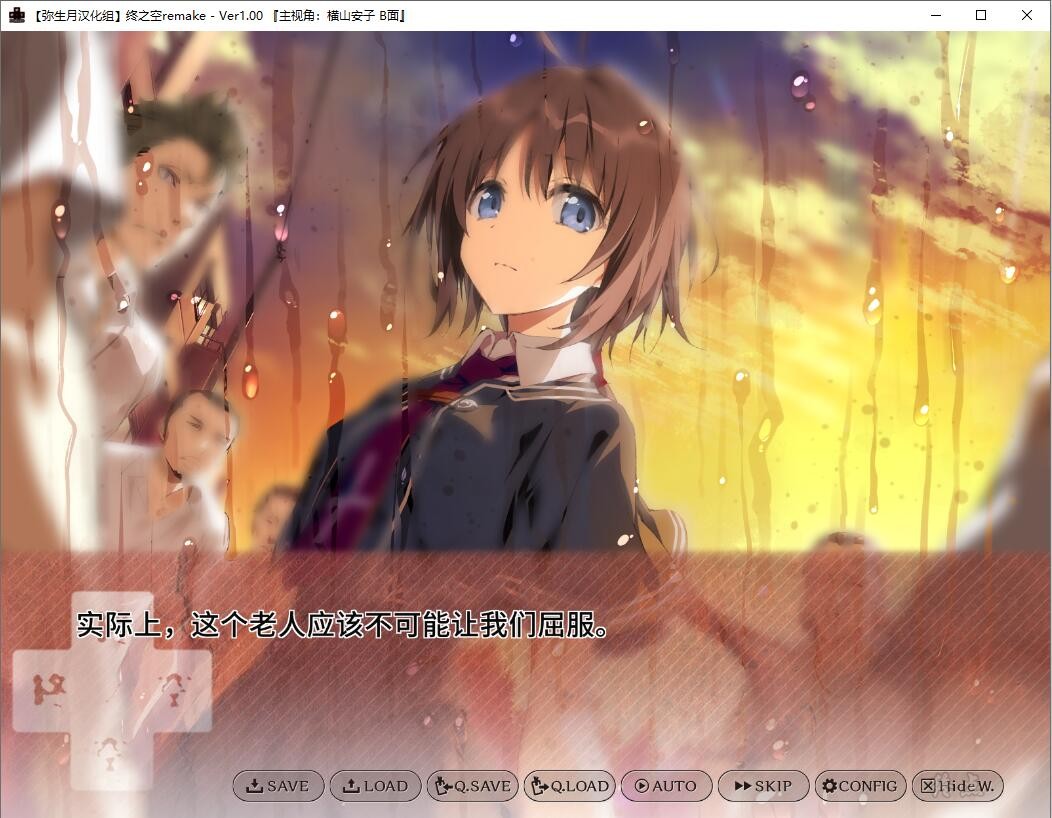This screenshot has height=818, width=1052.
Task: Maximize the game window
Action: pyautogui.click(x=981, y=15)
